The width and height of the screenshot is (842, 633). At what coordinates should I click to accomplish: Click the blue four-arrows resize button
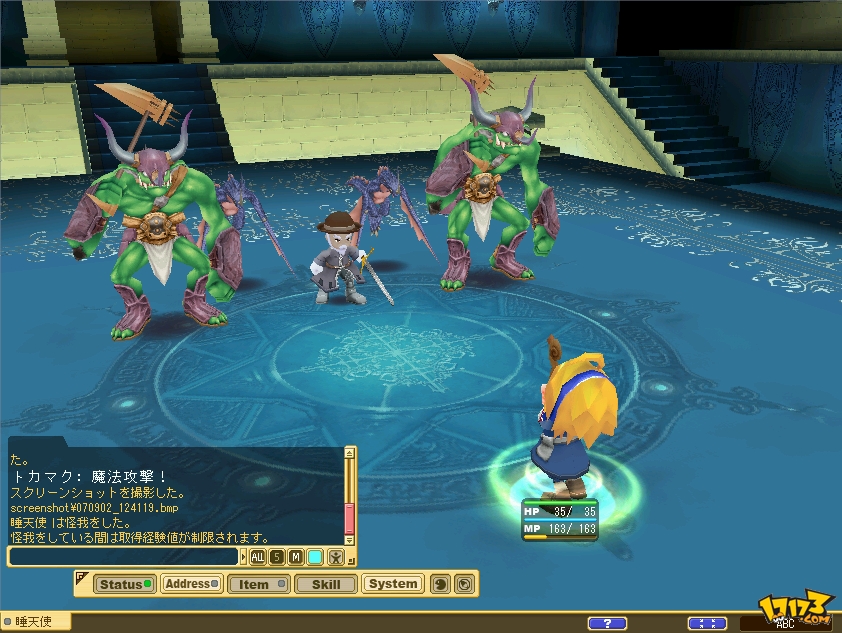(x=708, y=624)
